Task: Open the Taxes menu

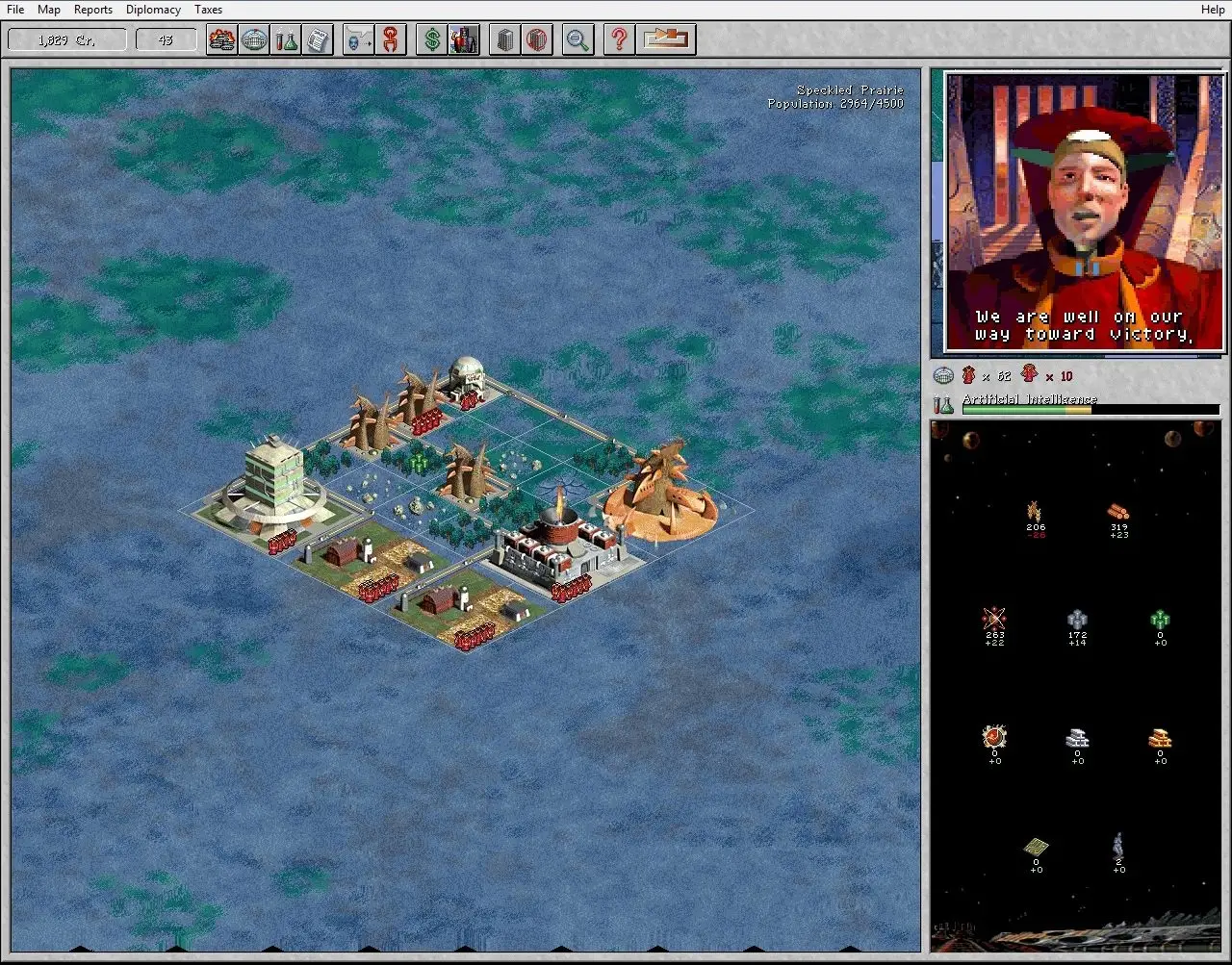Action: [x=208, y=10]
